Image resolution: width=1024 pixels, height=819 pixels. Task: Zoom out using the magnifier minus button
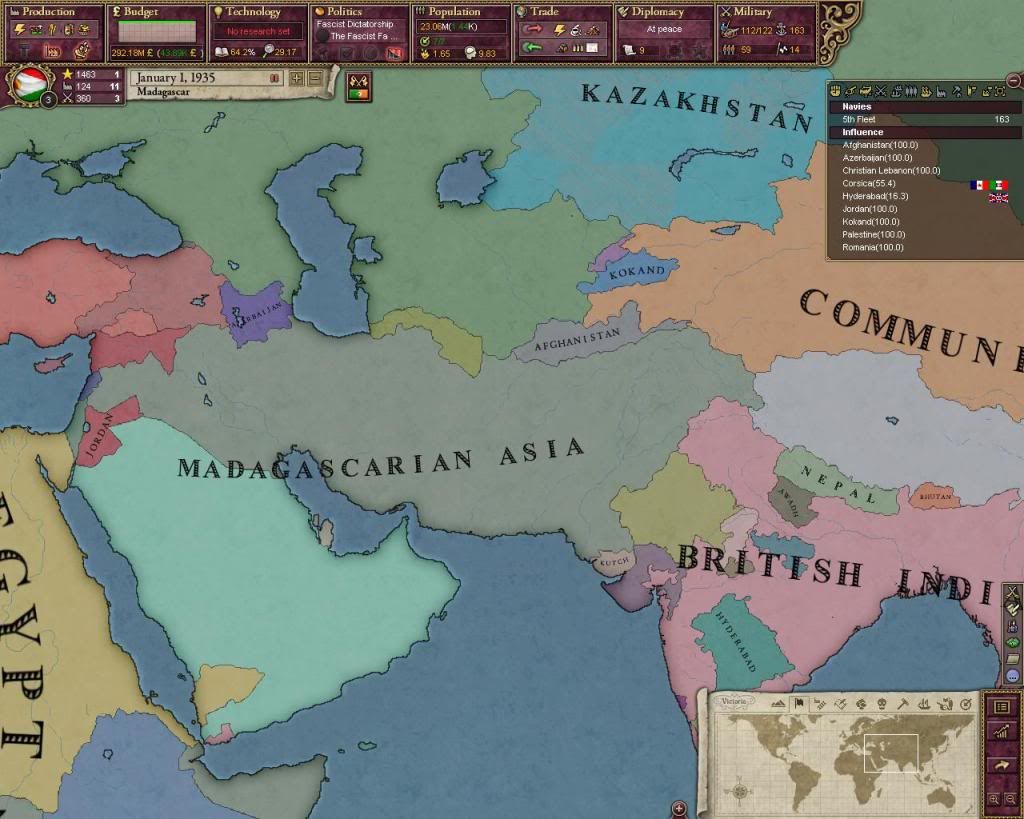click(1010, 798)
